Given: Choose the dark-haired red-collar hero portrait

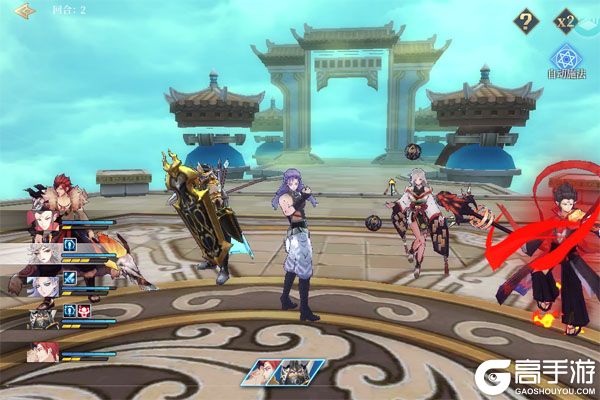Looking at the screenshot, I should click(44, 220).
